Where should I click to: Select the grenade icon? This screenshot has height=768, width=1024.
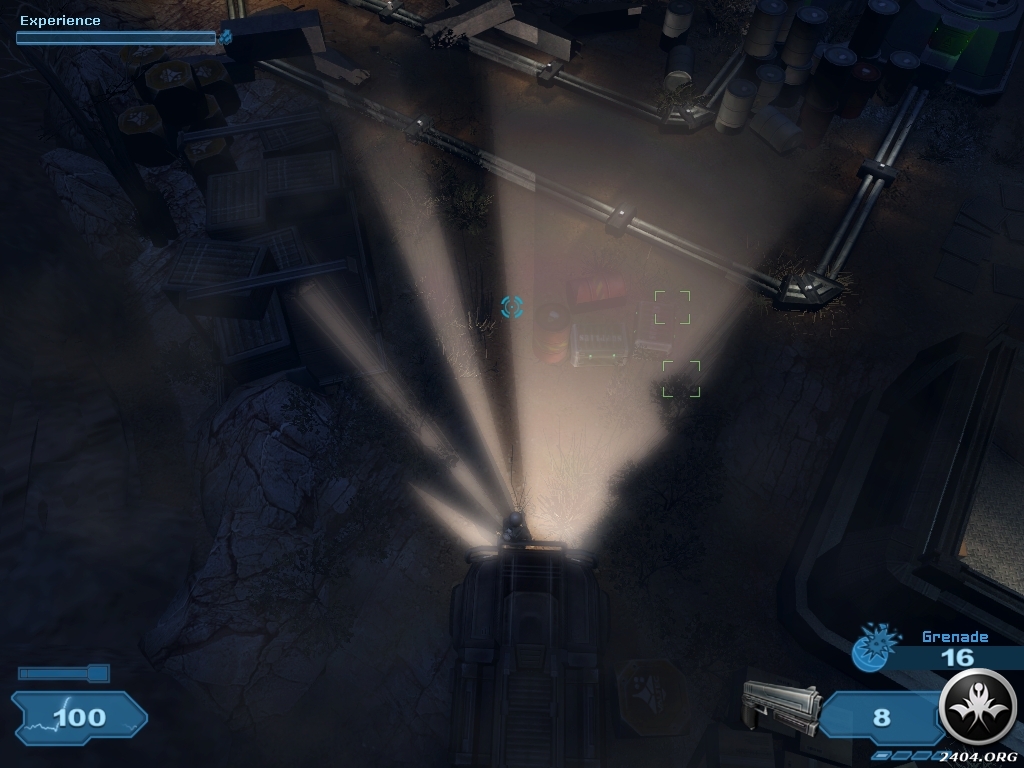coord(872,648)
